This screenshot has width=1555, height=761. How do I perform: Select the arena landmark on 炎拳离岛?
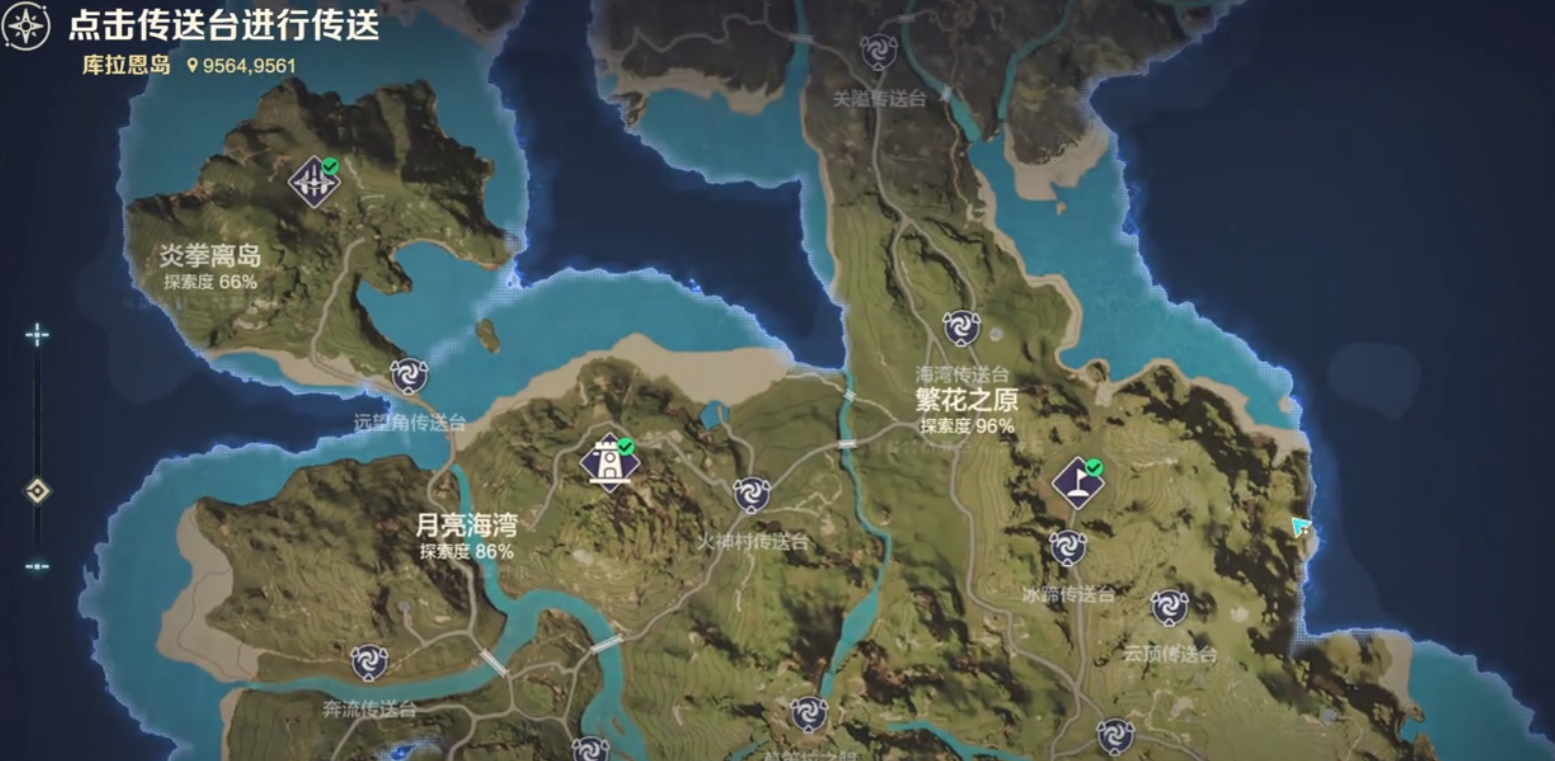312,181
